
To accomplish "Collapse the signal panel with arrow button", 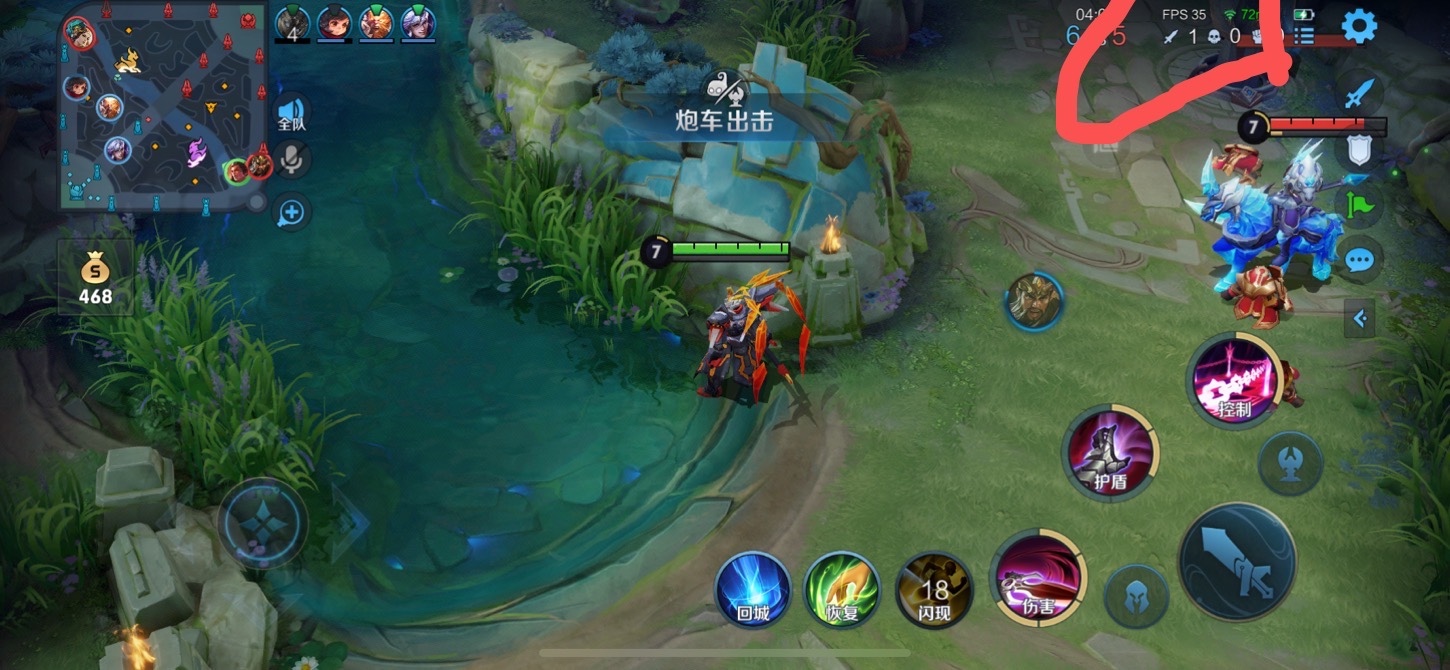I will point(1359,319).
